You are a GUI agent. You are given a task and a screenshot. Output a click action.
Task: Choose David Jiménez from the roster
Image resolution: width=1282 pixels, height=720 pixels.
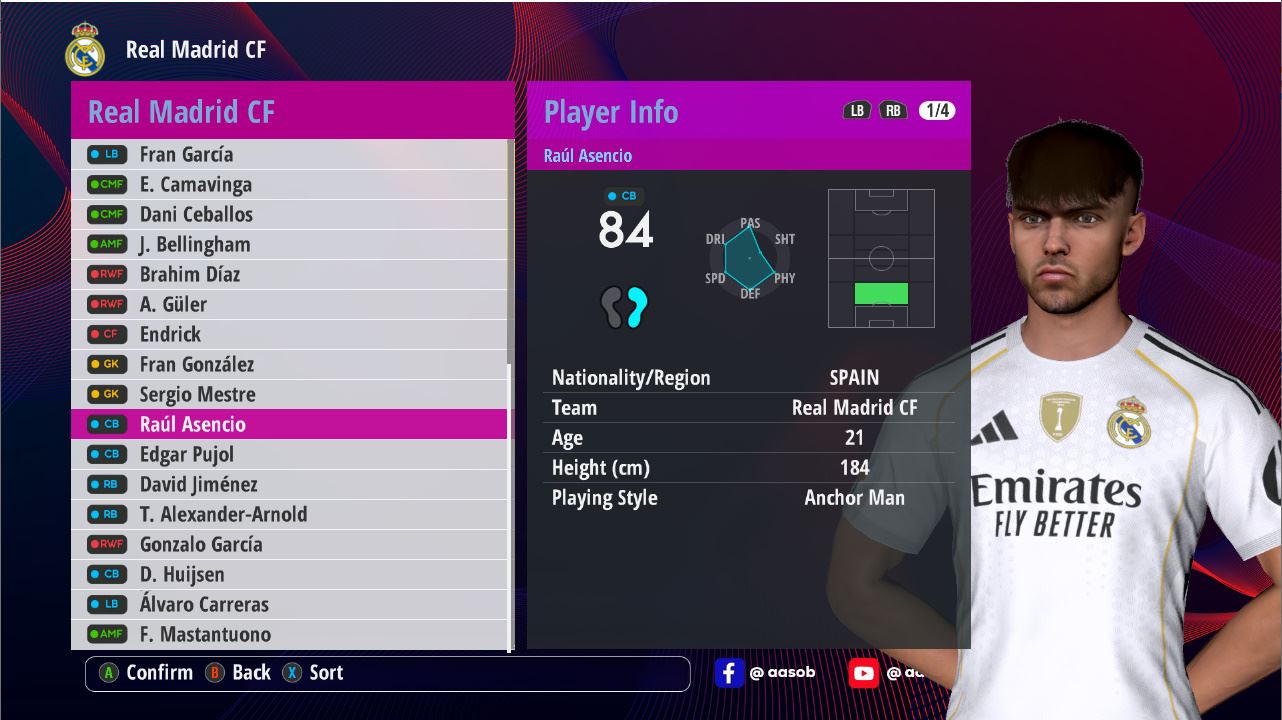coord(290,484)
